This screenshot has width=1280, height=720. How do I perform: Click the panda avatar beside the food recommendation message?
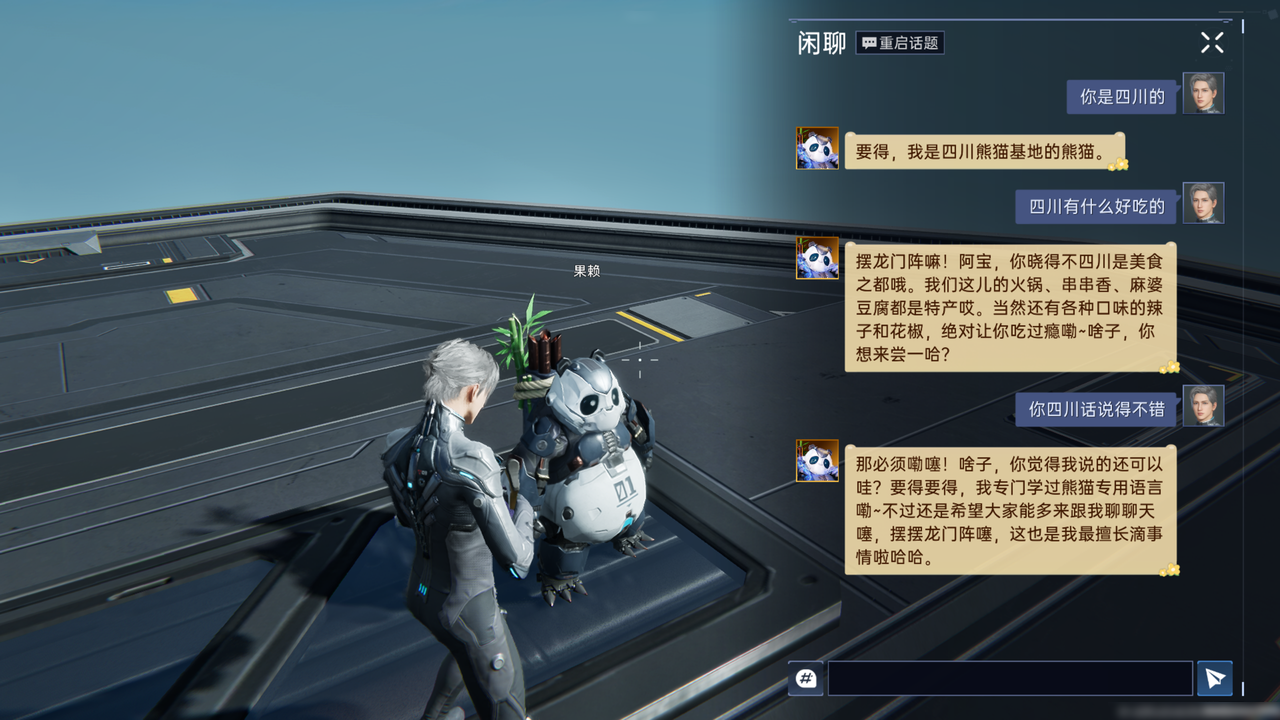click(x=818, y=260)
